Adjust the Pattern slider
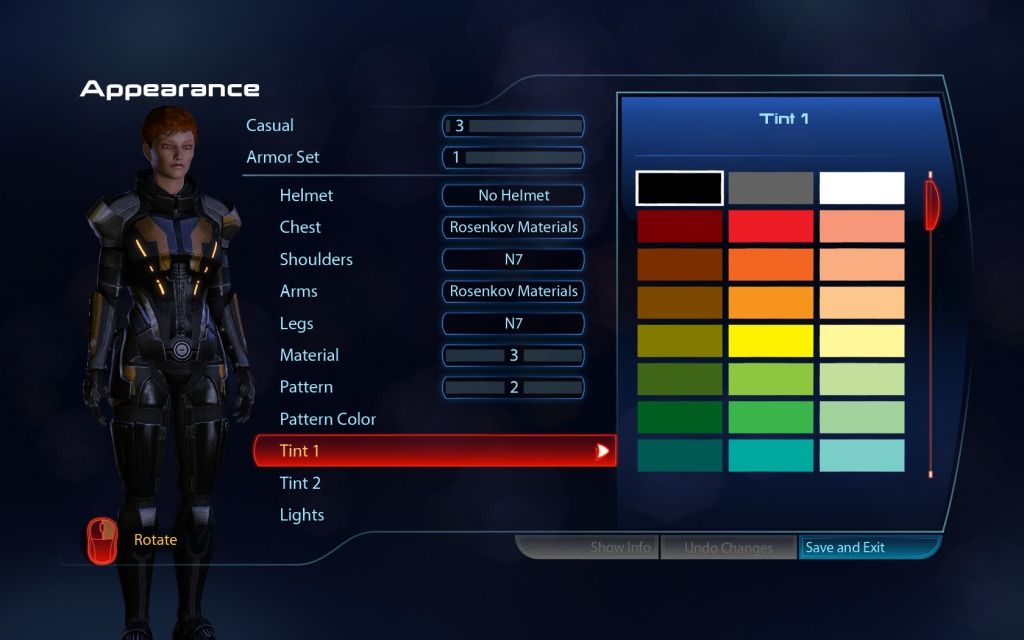This screenshot has height=640, width=1024. pyautogui.click(x=513, y=387)
